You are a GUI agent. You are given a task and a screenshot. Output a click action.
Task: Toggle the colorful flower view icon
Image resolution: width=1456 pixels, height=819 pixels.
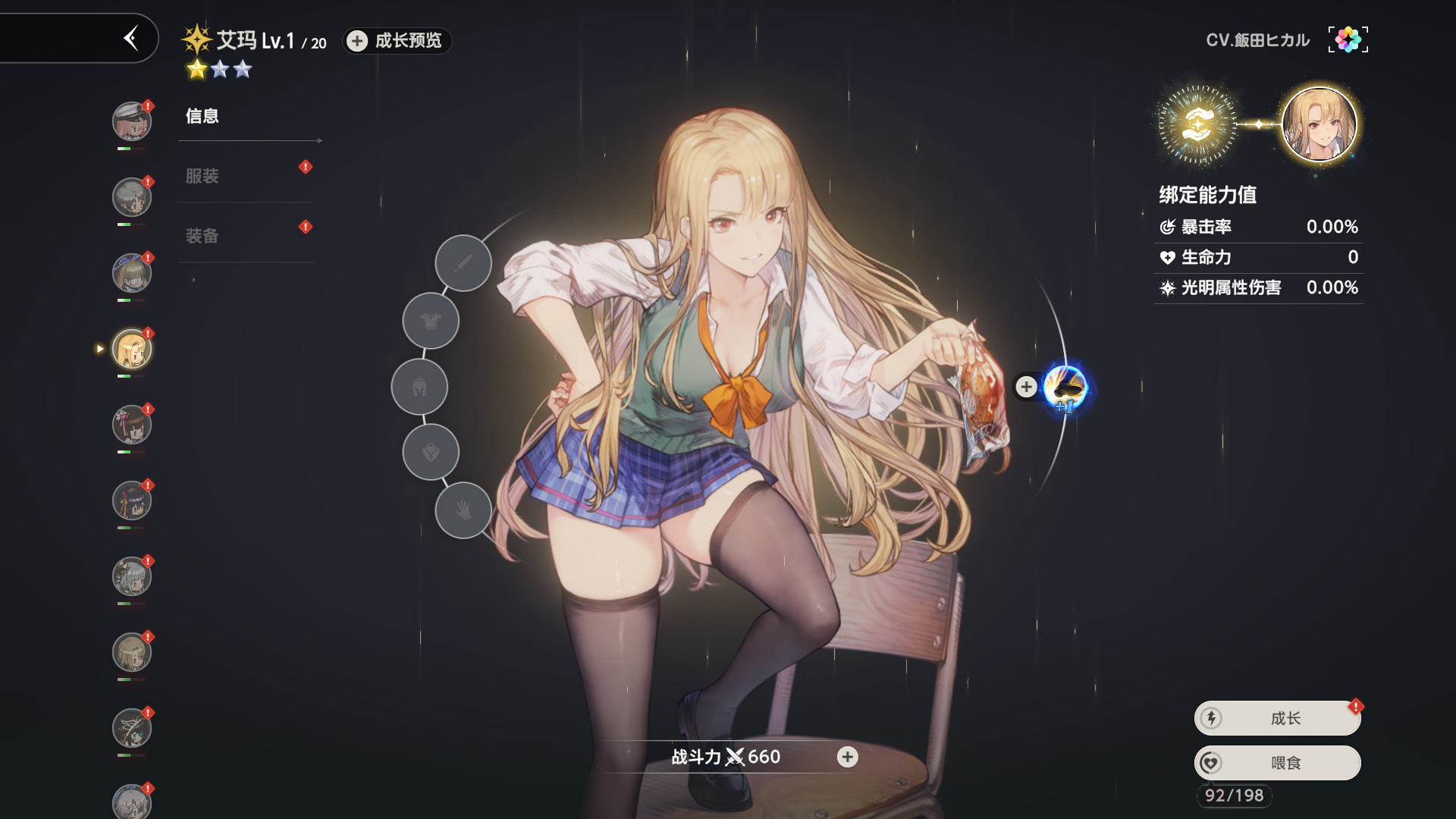[1348, 39]
